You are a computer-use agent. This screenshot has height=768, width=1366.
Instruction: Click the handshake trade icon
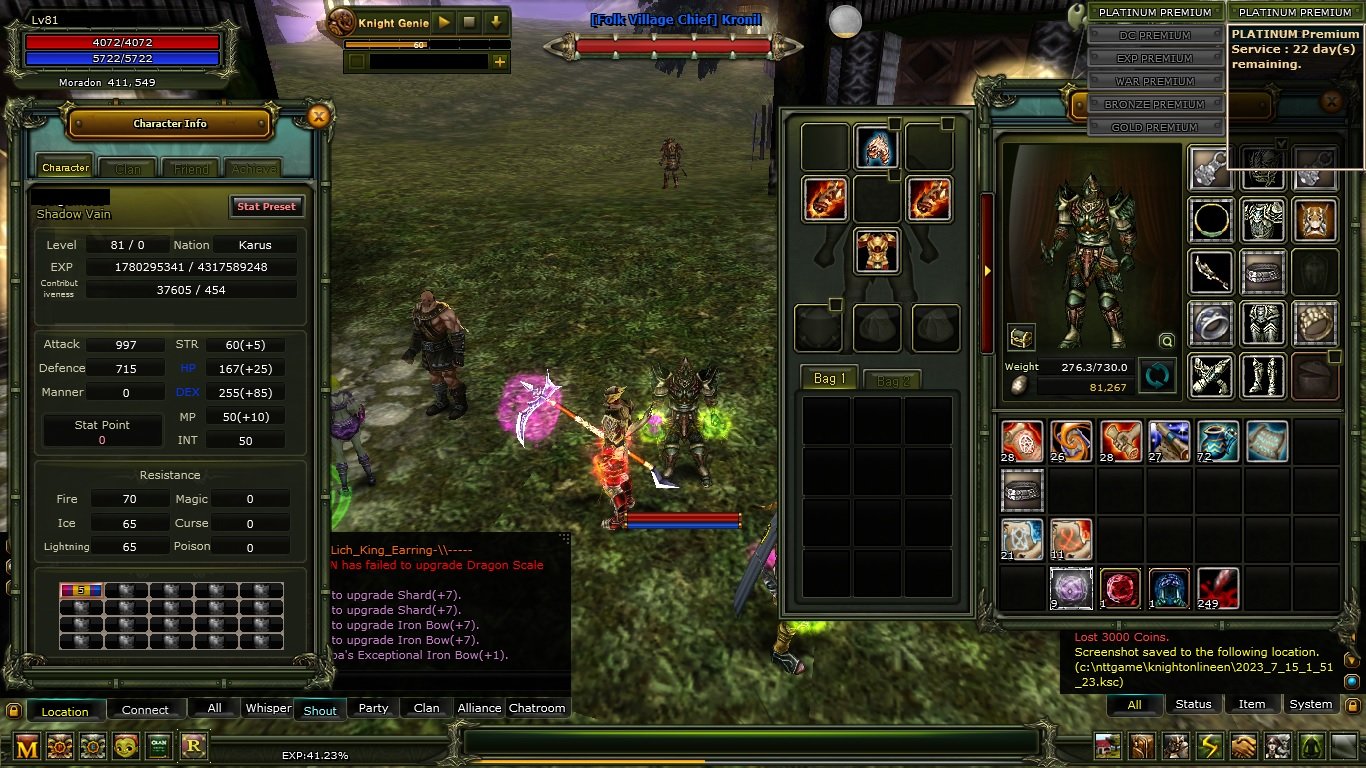[x=1243, y=746]
